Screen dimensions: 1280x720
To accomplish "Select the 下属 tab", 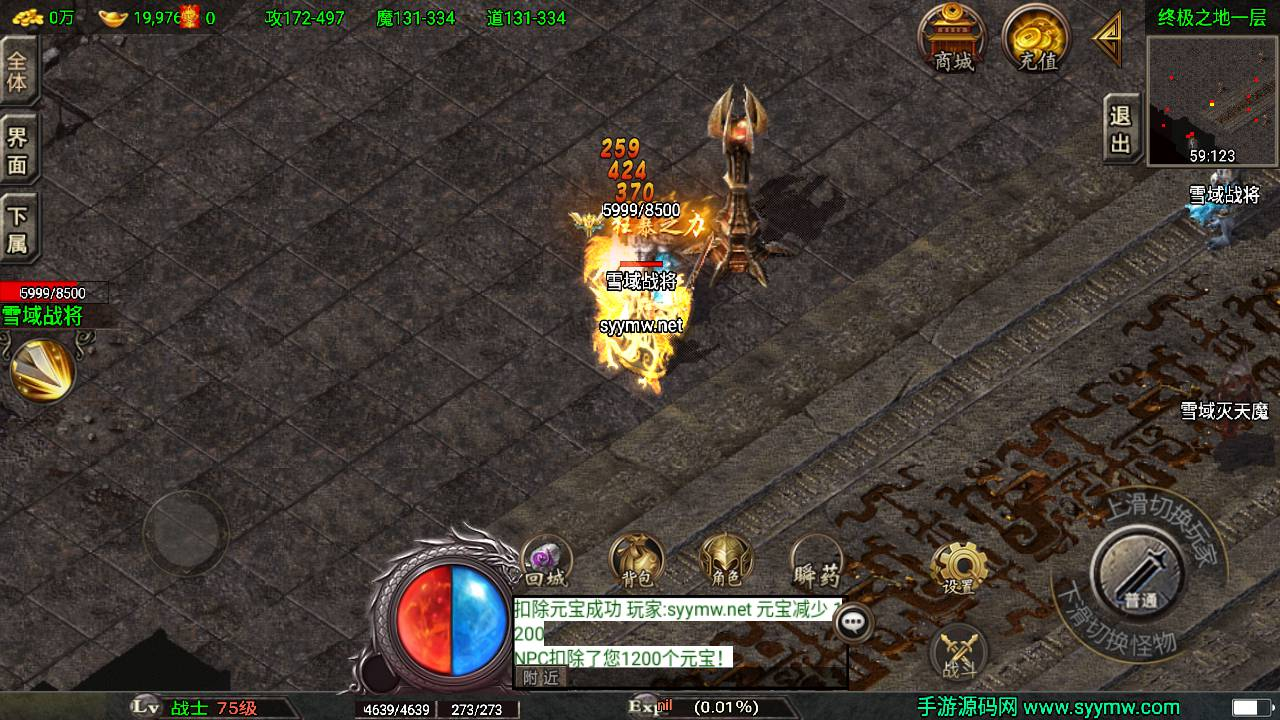I will click(x=18, y=230).
